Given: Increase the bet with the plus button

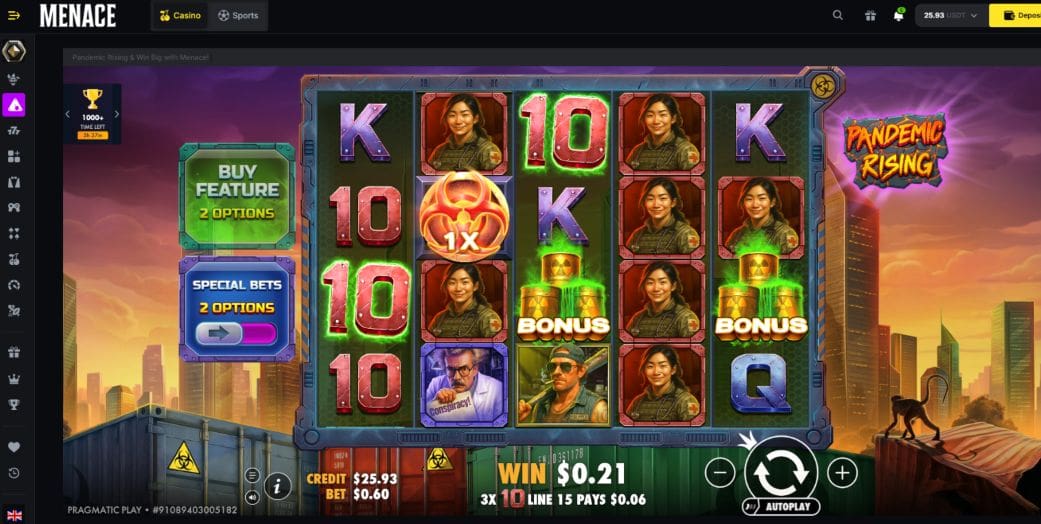Looking at the screenshot, I should click(x=842, y=472).
